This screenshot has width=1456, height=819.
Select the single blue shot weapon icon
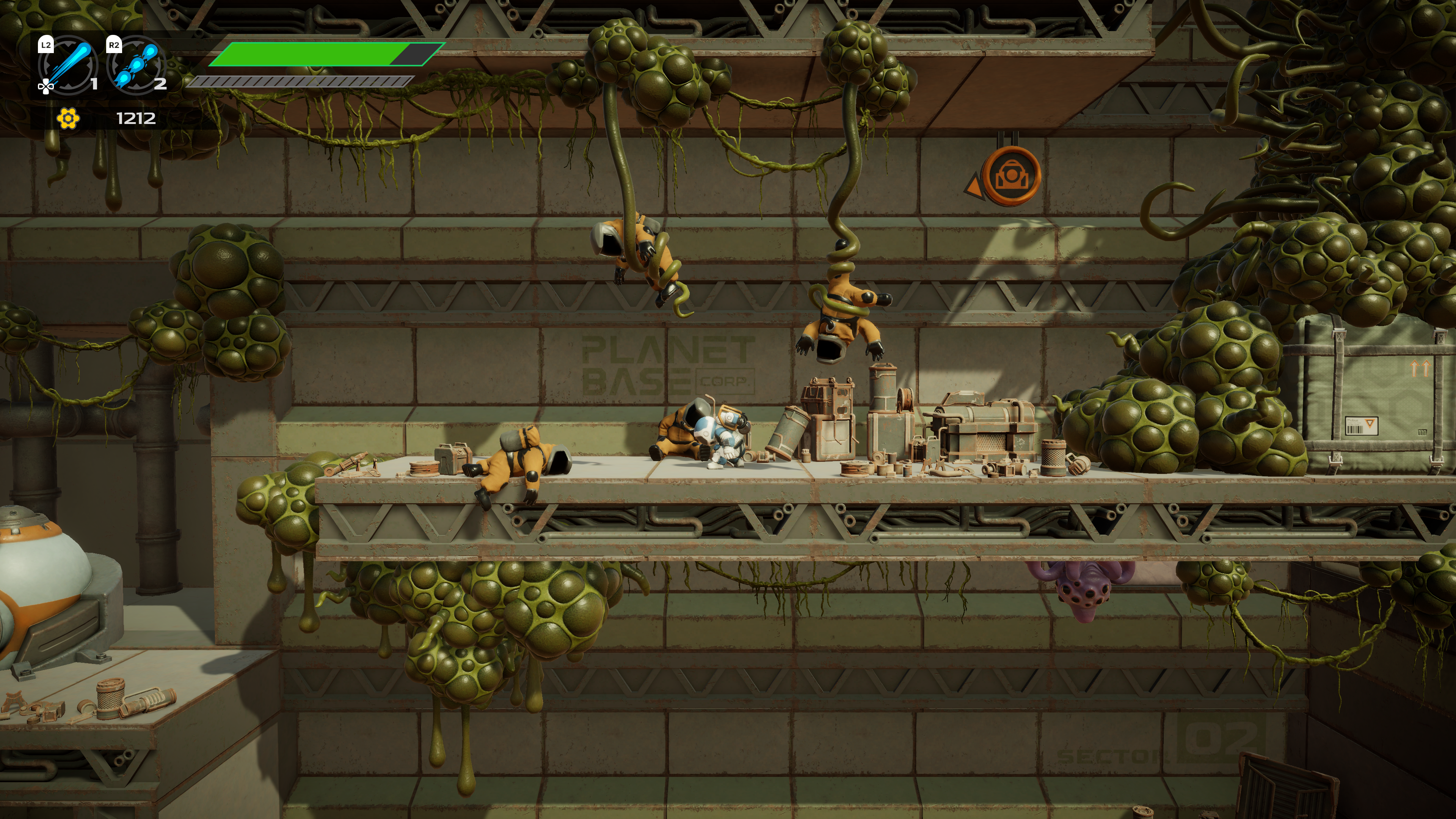click(69, 64)
